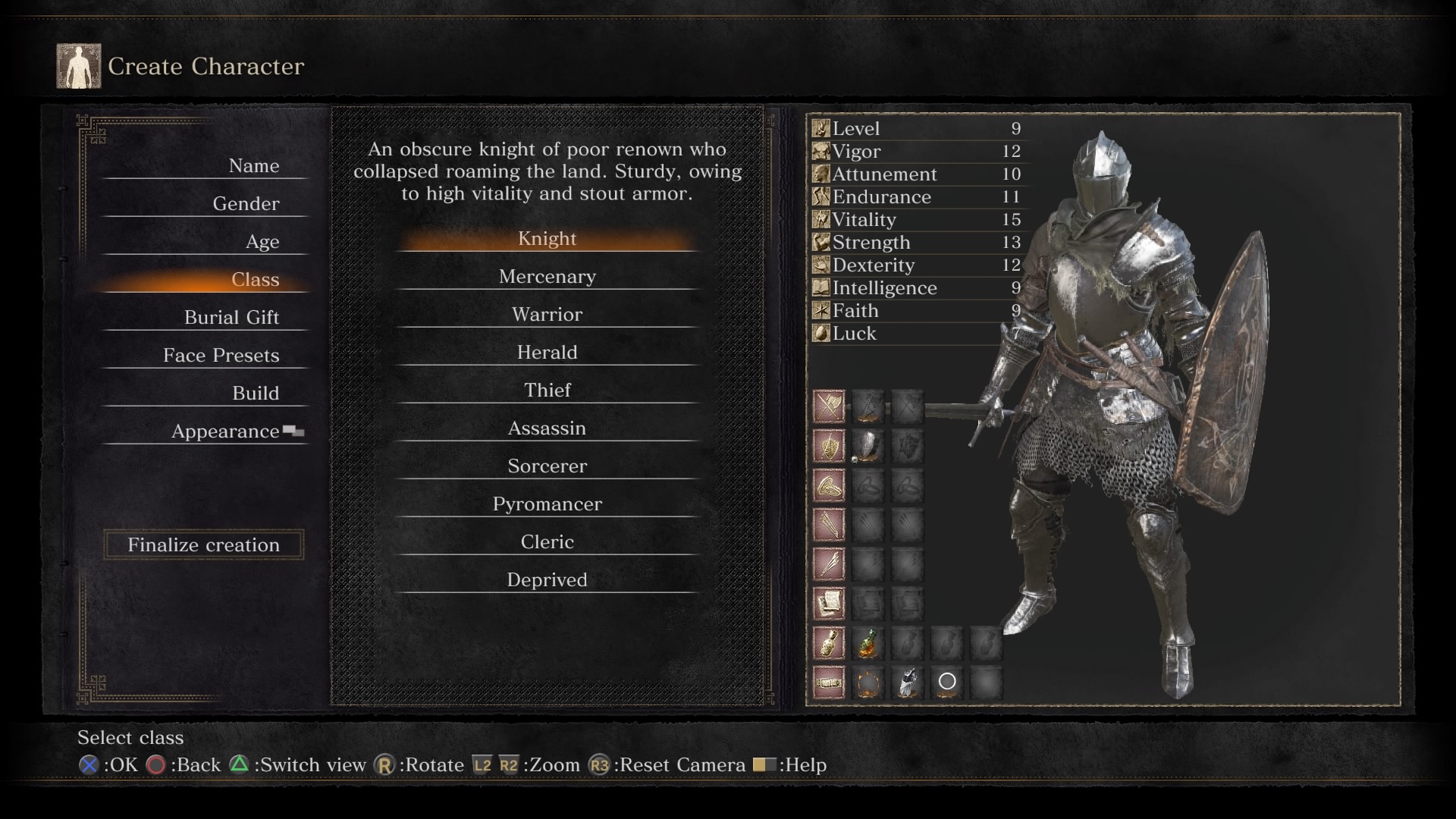Click the Class menu entry
Viewport: 1456px width, 819px height.
tap(255, 280)
